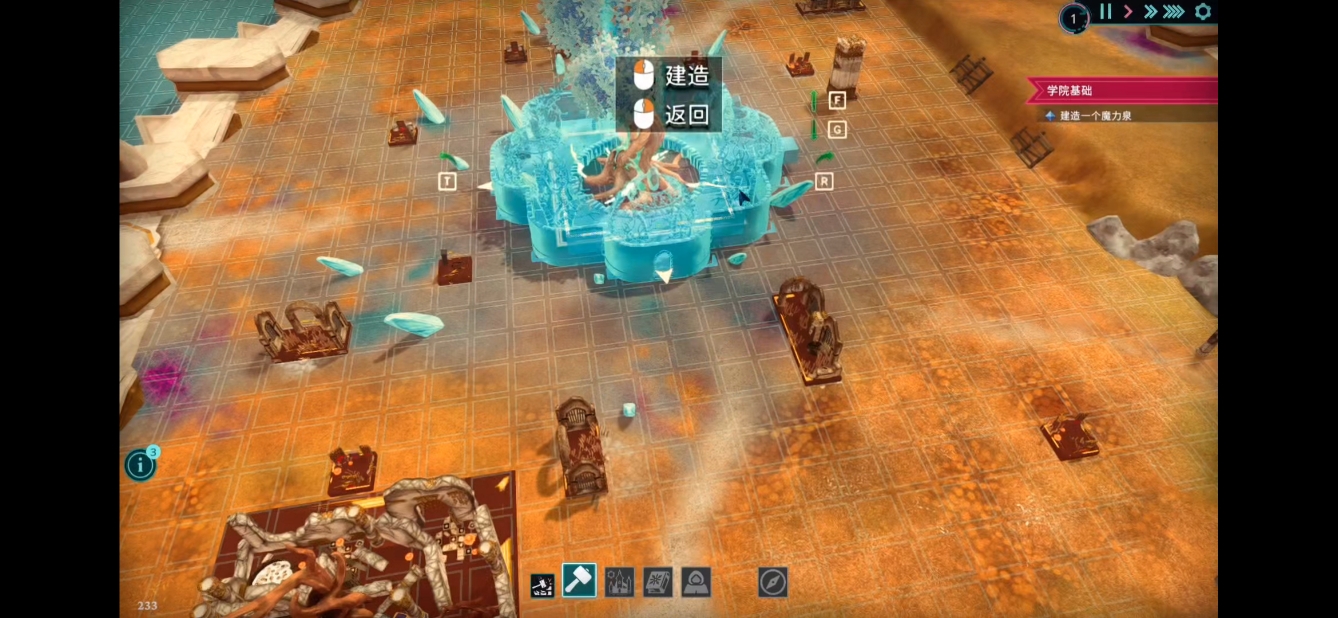The image size is (1338, 618).
Task: Select the hammer build tool
Action: pos(579,581)
